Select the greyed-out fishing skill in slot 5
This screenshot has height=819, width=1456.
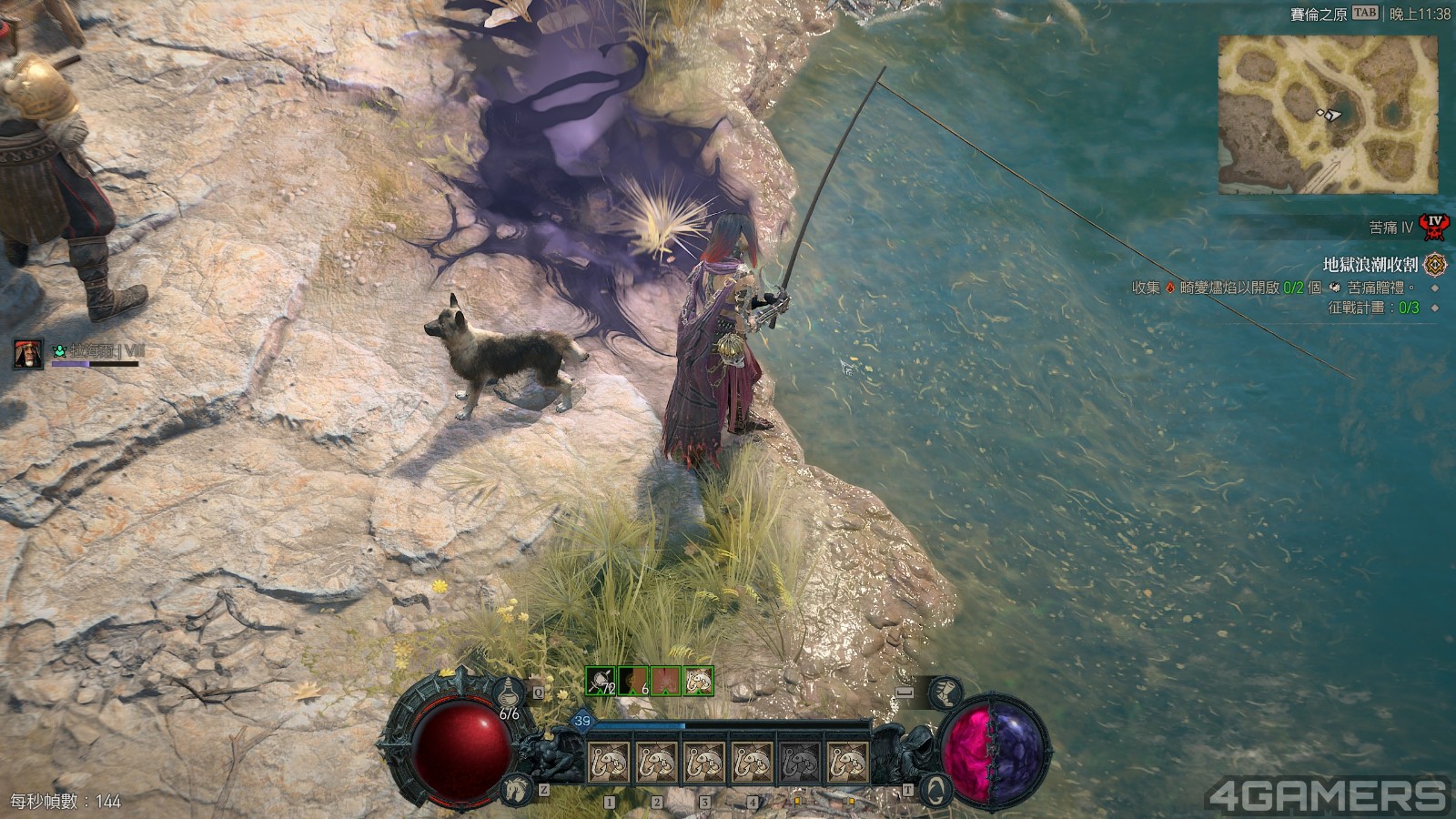tap(799, 760)
